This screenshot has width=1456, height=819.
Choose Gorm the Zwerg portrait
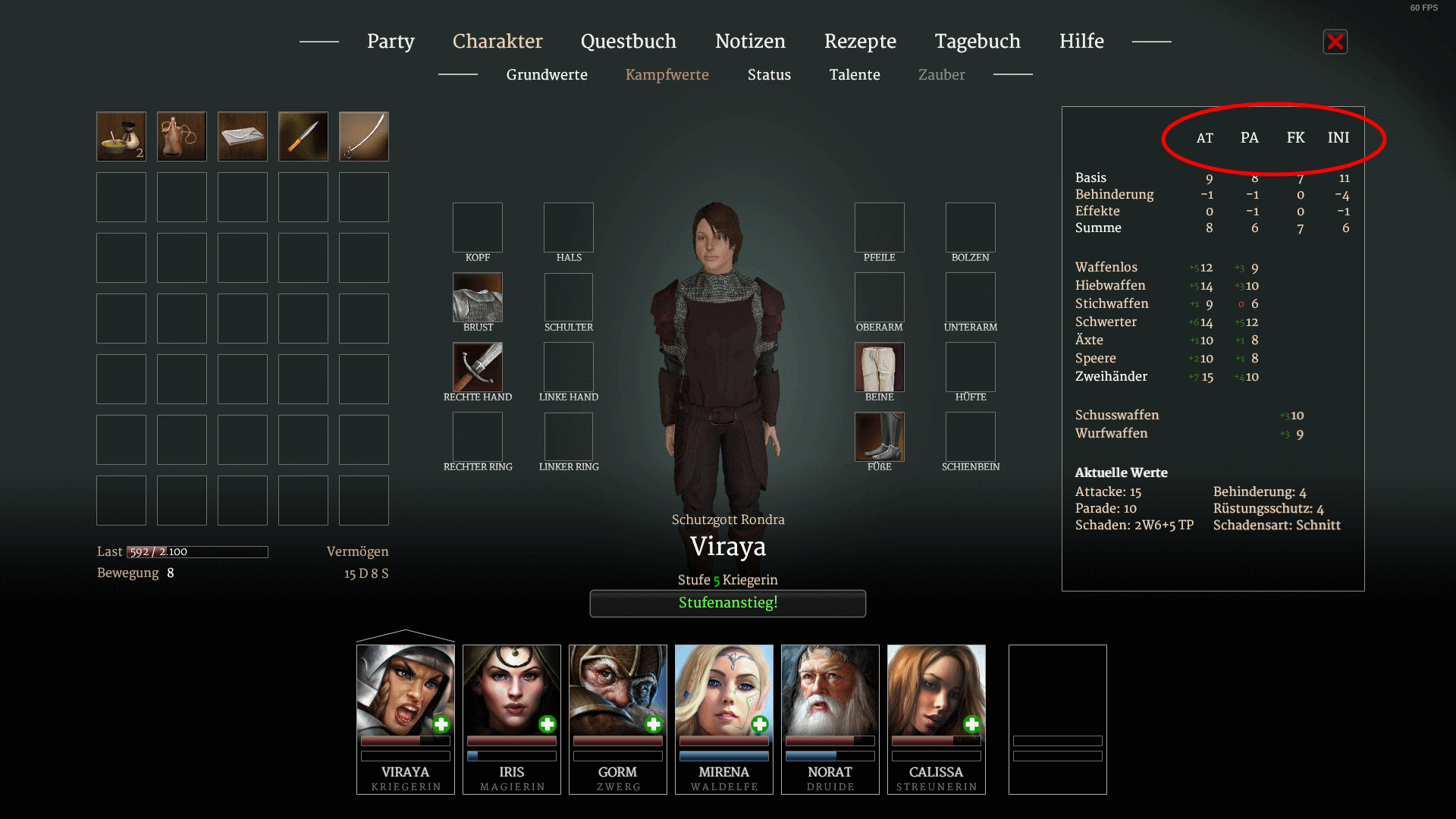(x=618, y=690)
